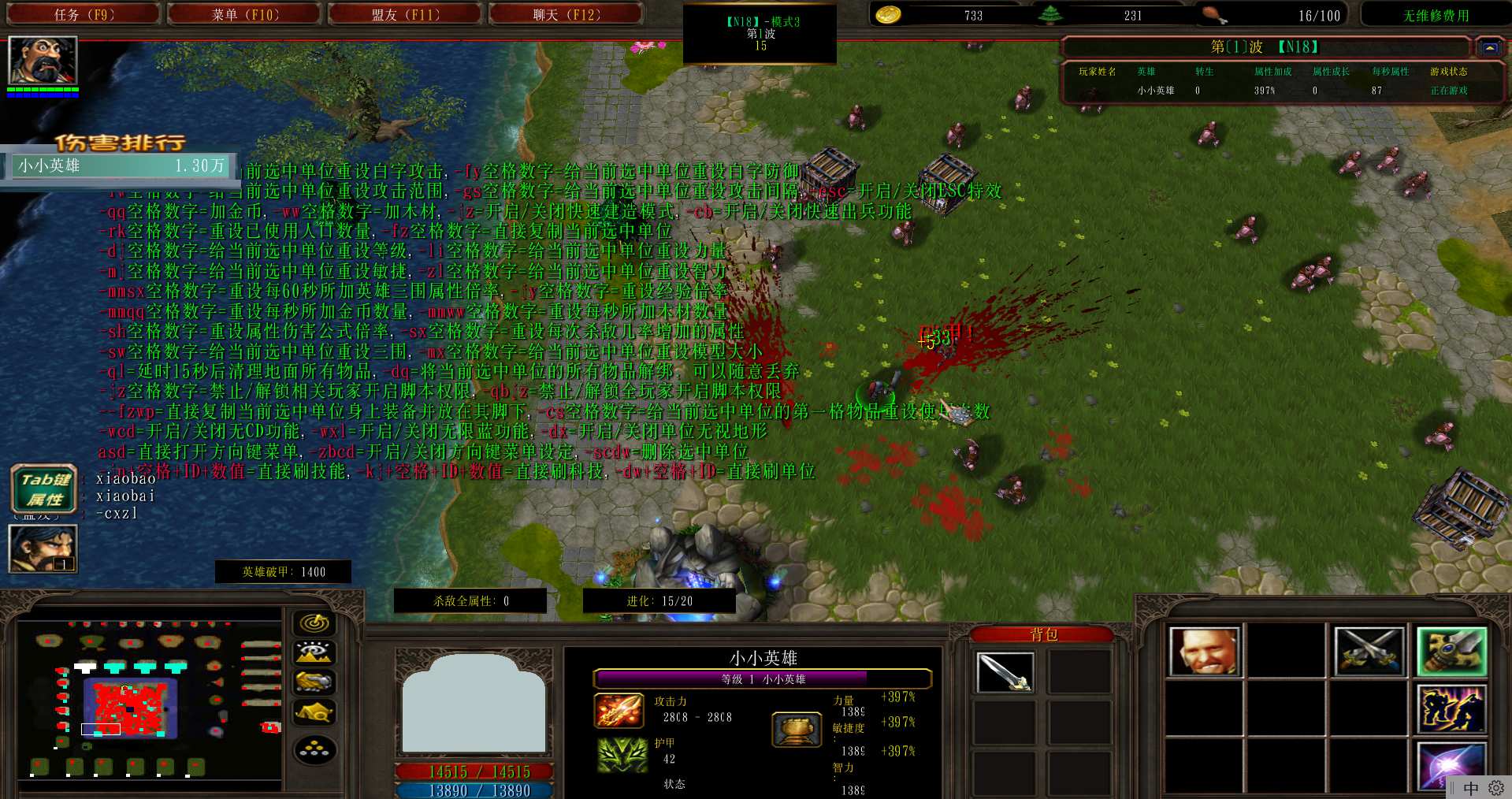Viewport: 1512px width, 799px height.
Task: Activate the minimap signal ping button
Action: click(314, 623)
